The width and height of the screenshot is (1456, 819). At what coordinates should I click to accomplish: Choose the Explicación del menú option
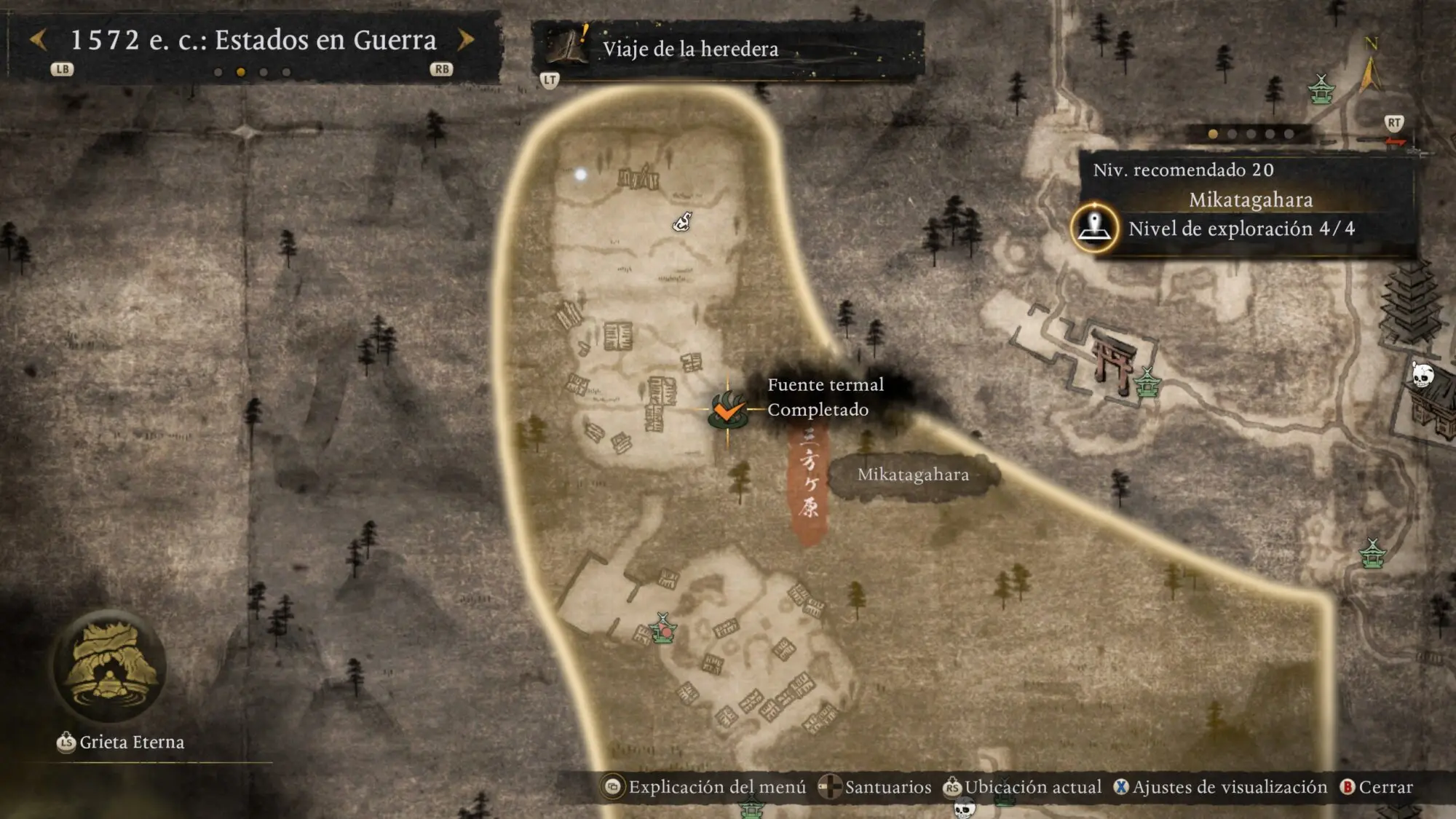click(x=705, y=787)
